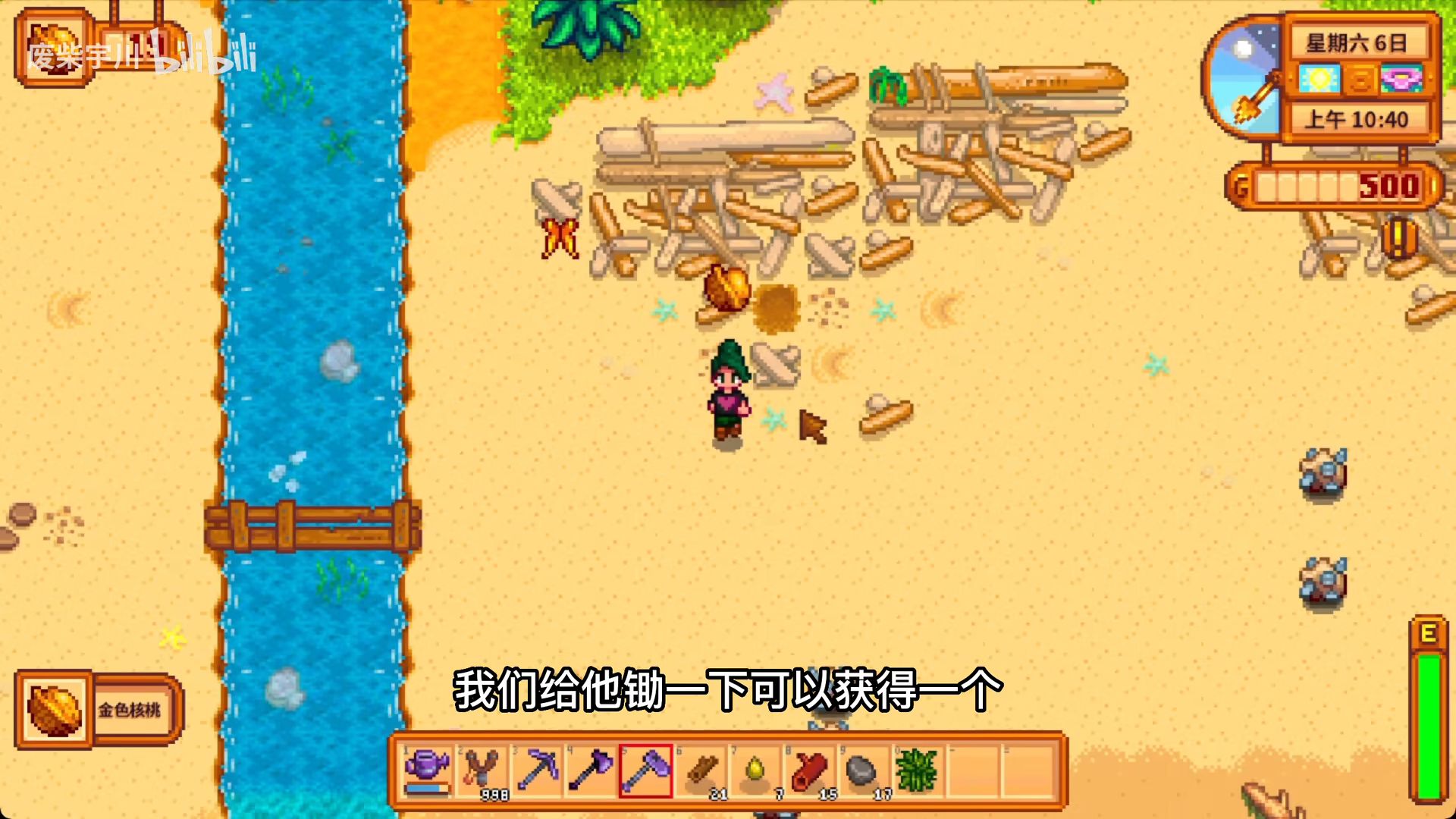The height and width of the screenshot is (819, 1456).
Task: Select the watering can in the hotbar
Action: (x=428, y=770)
